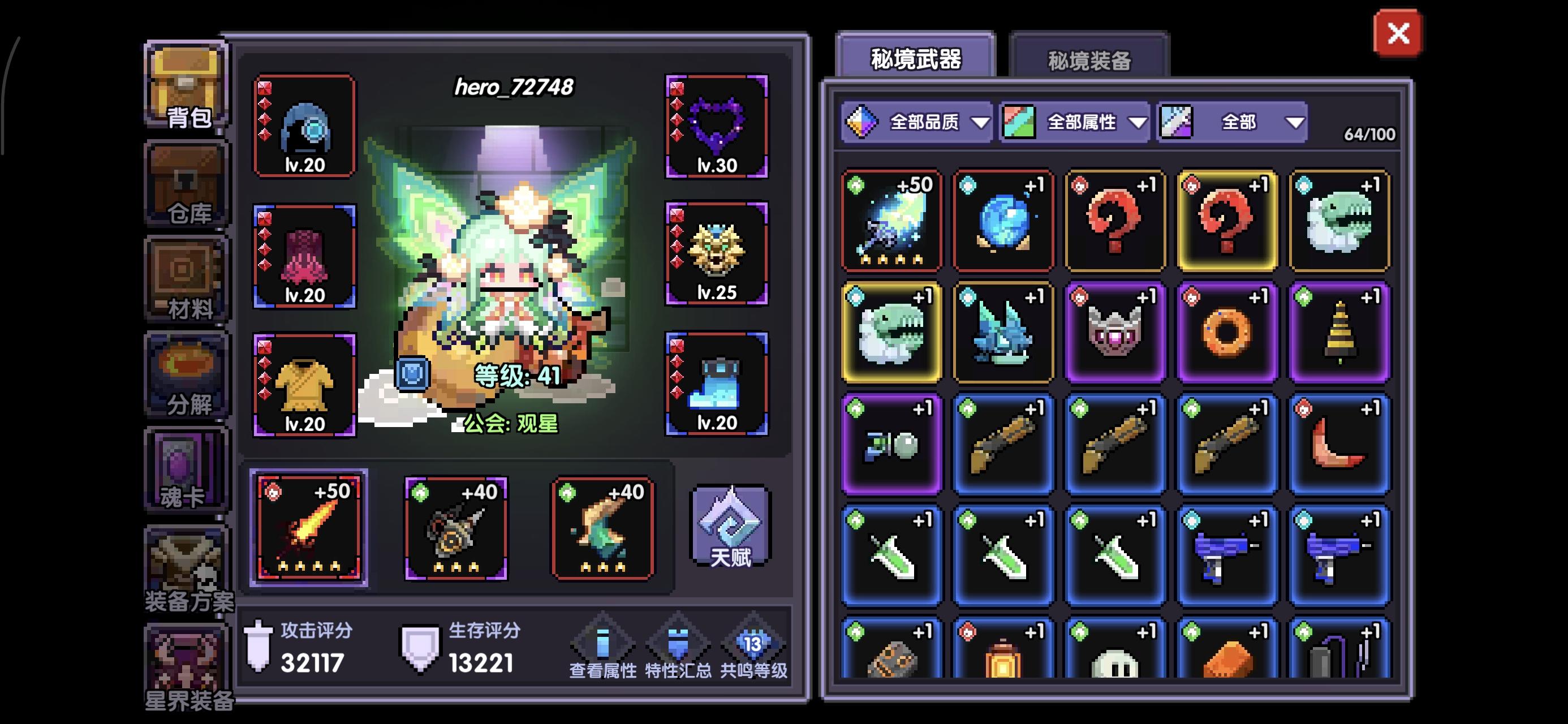Expand the 全部 type filter dropdown
The width and height of the screenshot is (1568, 724).
[1231, 122]
